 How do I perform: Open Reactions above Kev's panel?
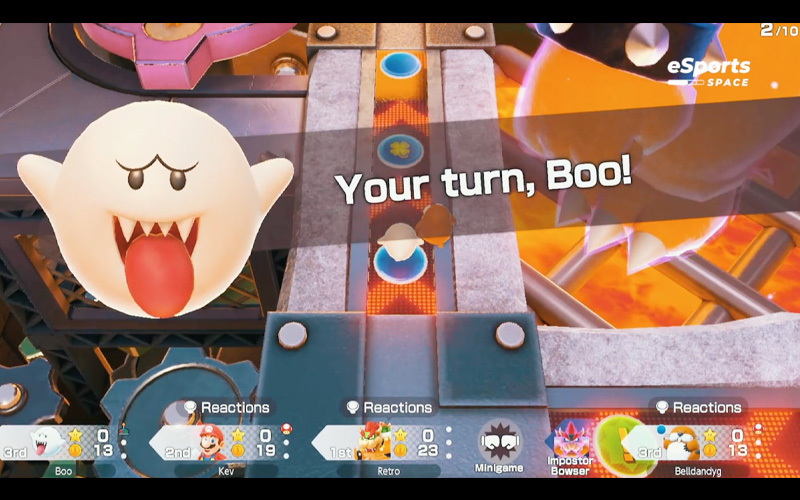(x=226, y=407)
